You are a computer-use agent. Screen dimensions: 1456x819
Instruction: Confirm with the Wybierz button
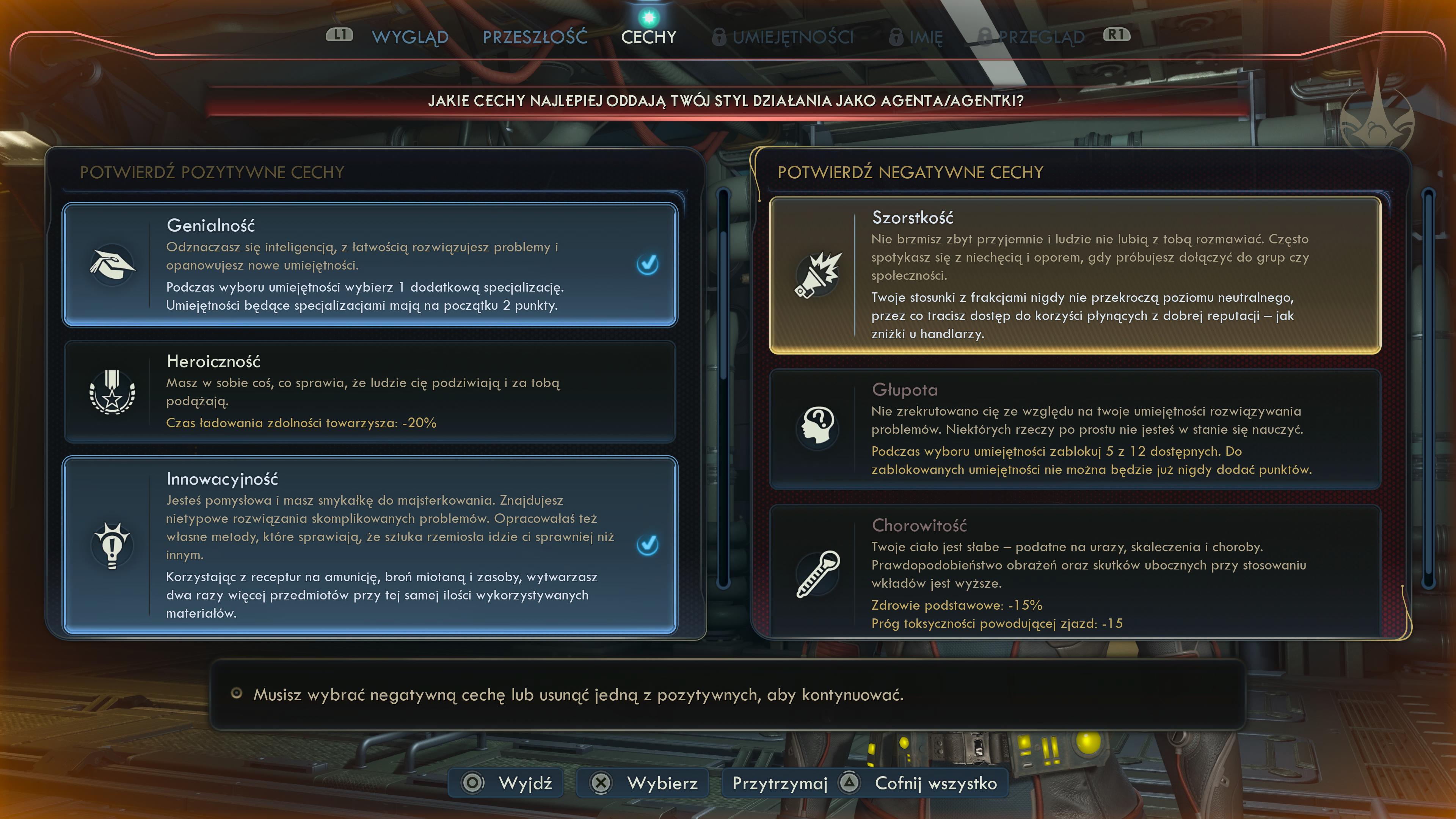643,783
